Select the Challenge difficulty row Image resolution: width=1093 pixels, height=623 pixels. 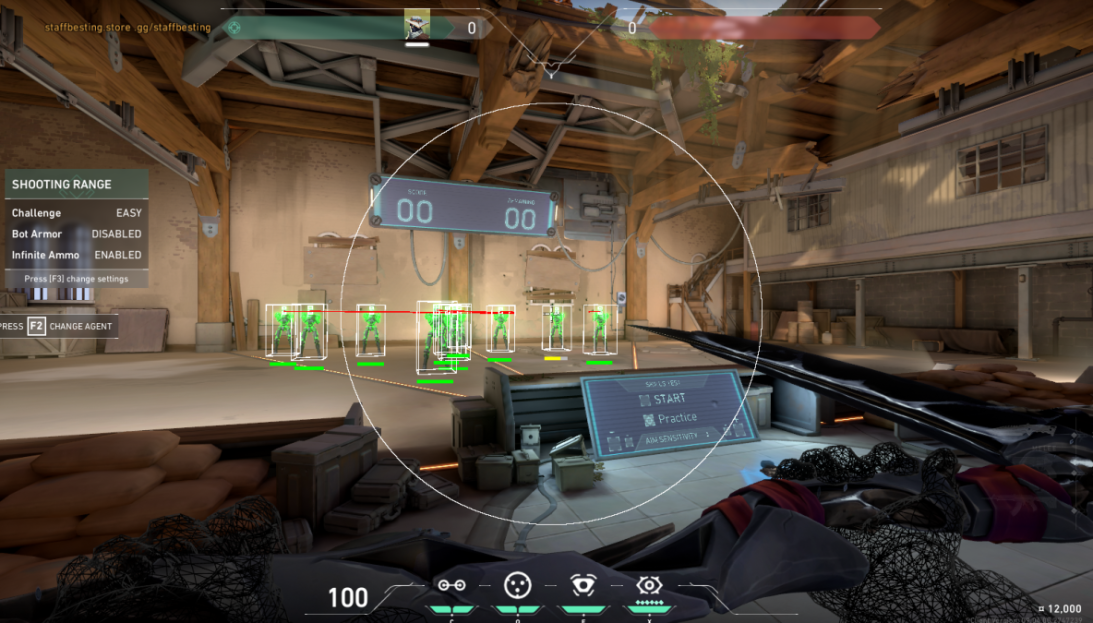(76, 213)
